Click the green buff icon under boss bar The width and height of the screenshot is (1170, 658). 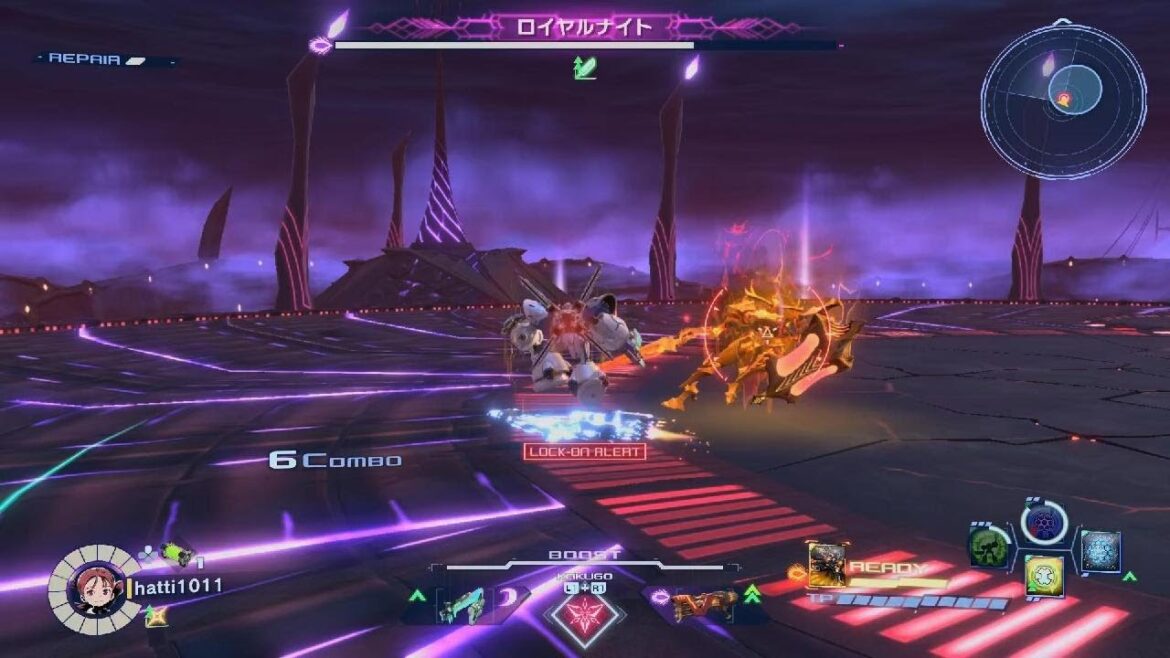[x=584, y=68]
